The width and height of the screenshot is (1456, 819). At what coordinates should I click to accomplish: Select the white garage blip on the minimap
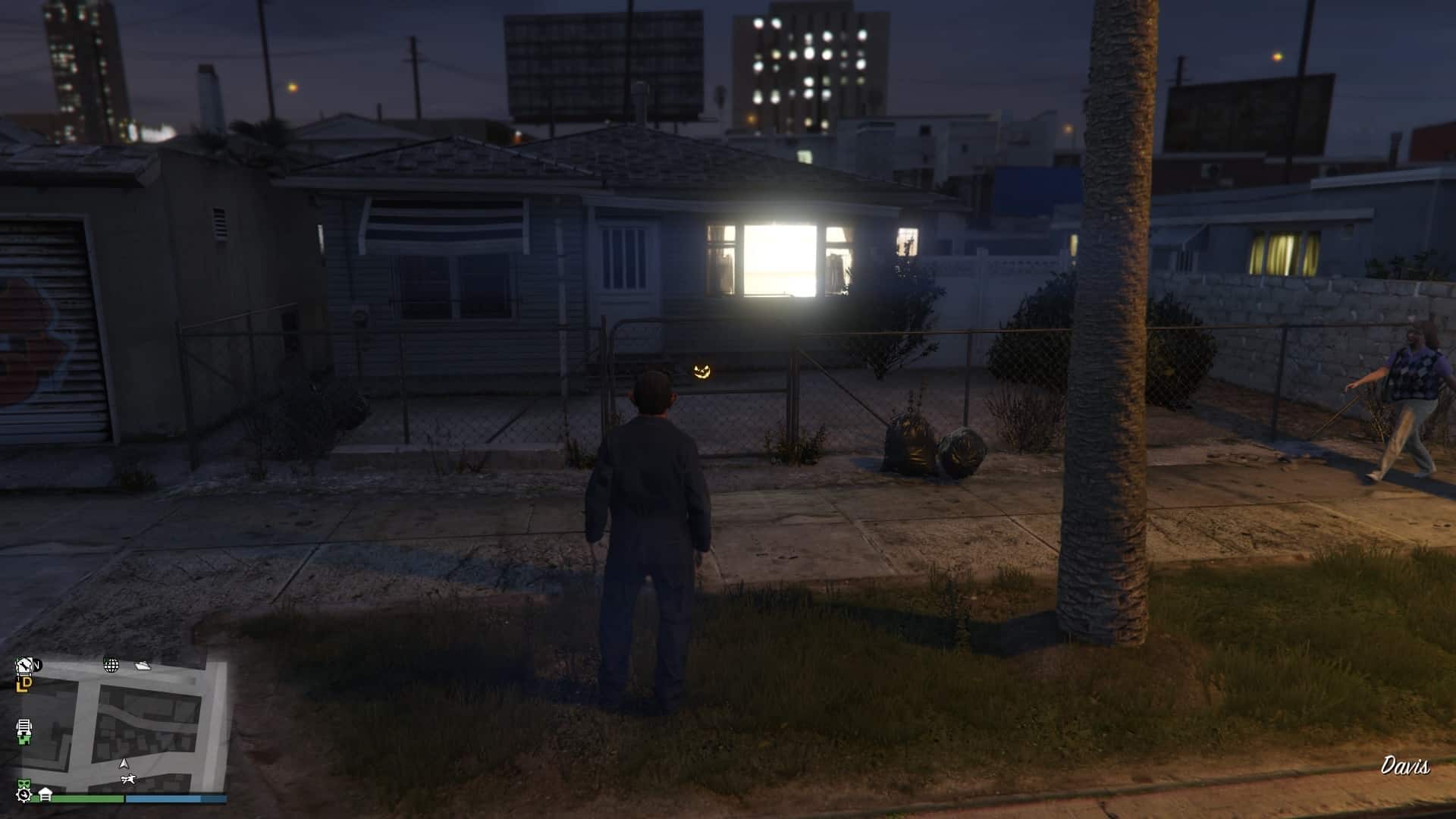click(45, 794)
